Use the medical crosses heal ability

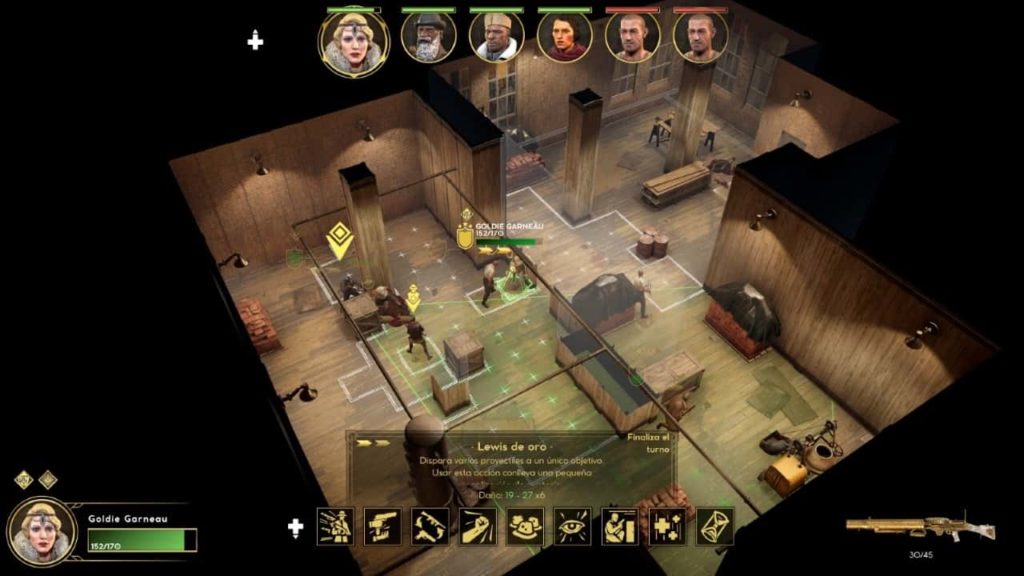[x=667, y=526]
